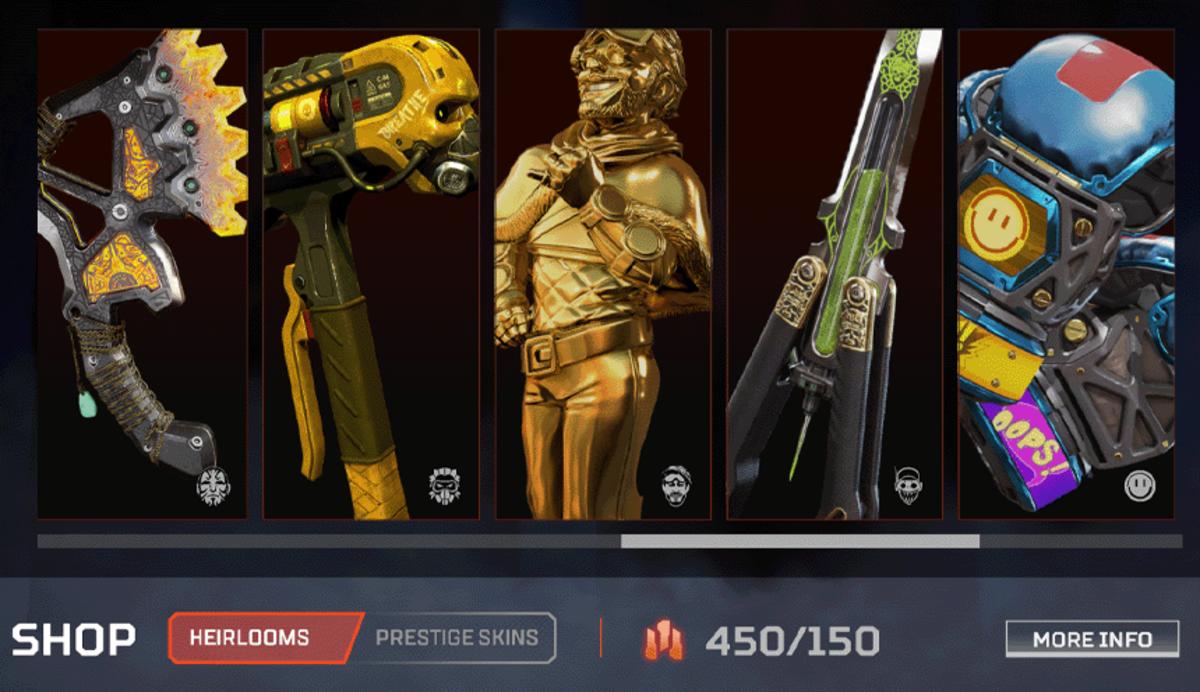Open the Prestige Skins tab
The height and width of the screenshot is (692, 1200).
(x=457, y=638)
